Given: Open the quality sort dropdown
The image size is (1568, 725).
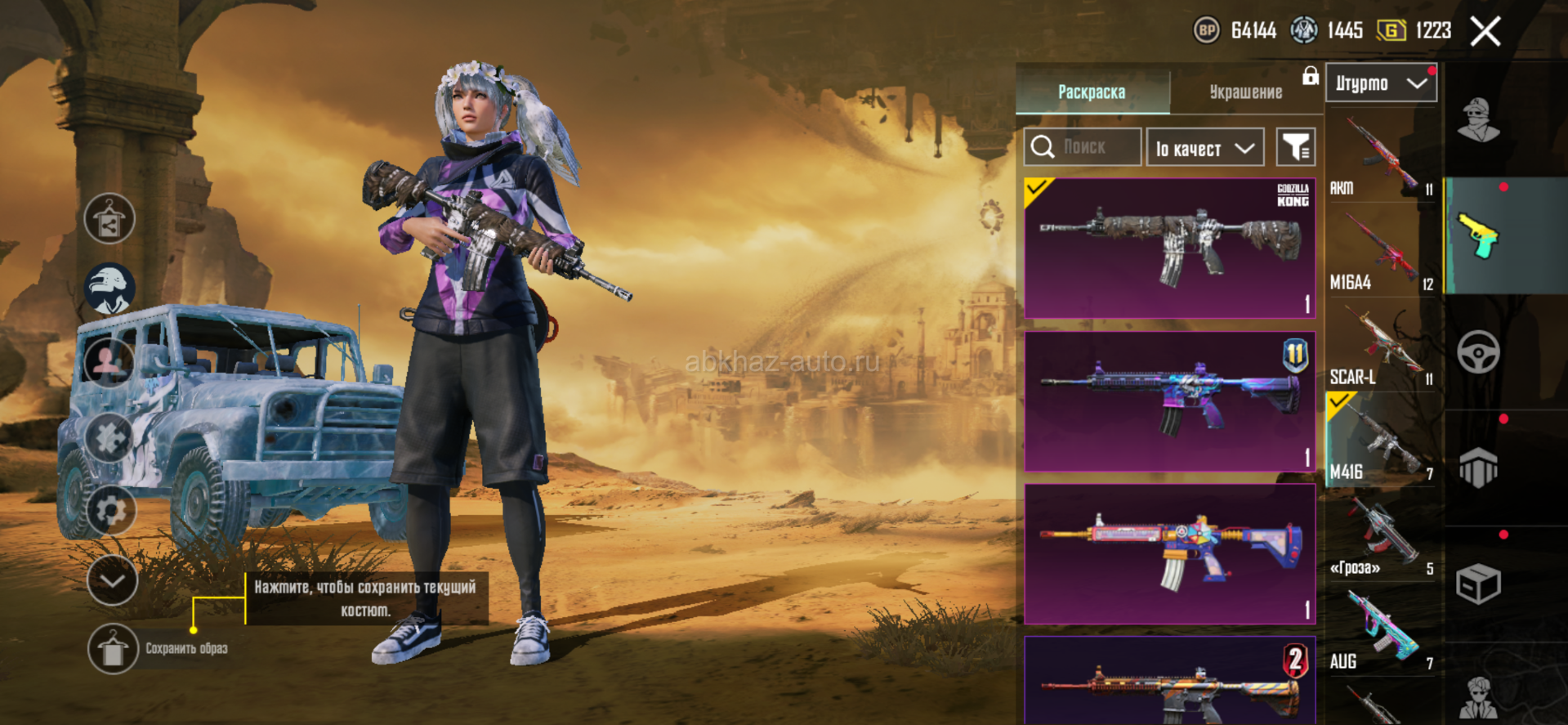Looking at the screenshot, I should tap(1204, 148).
